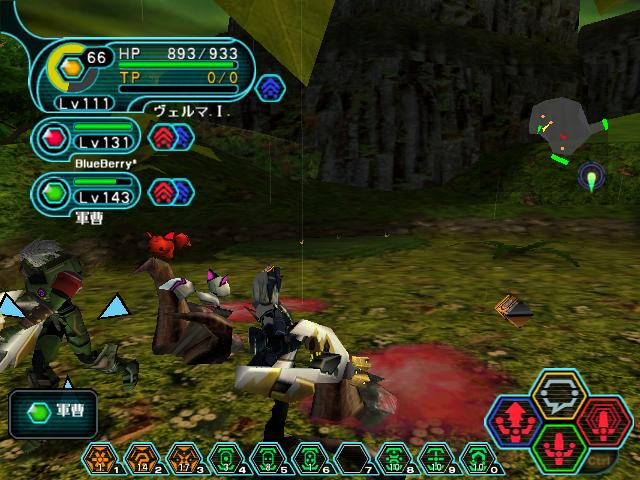Activate the green item in slot 8
This screenshot has height=480, width=640.
coord(394,458)
